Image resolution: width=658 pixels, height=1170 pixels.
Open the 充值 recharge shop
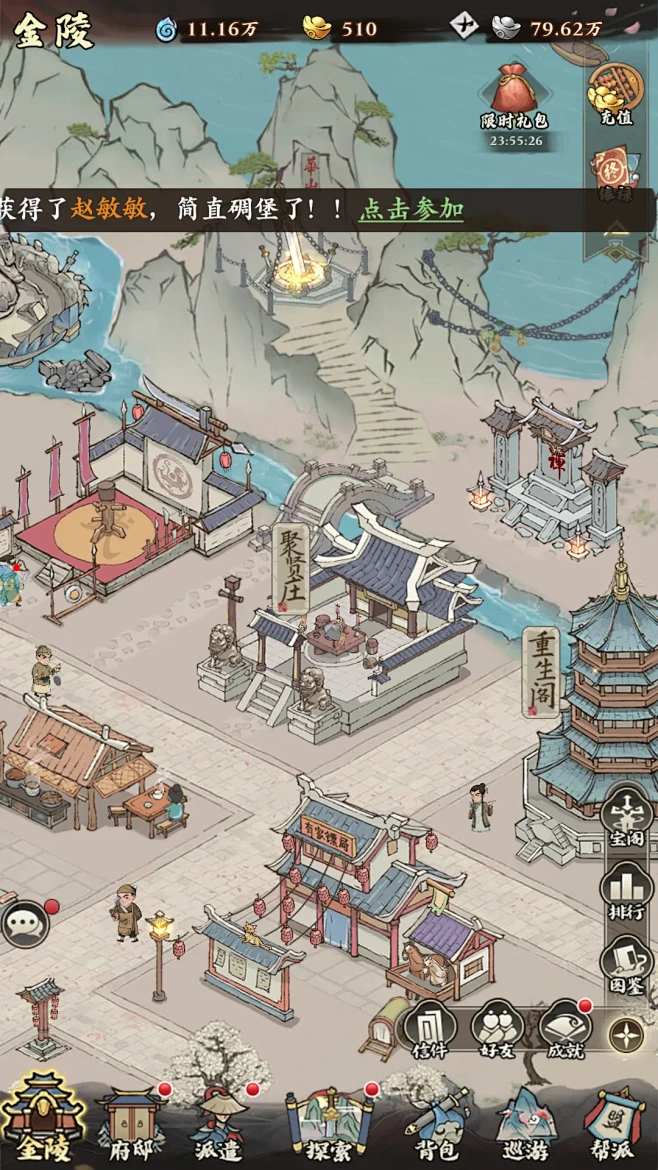616,93
